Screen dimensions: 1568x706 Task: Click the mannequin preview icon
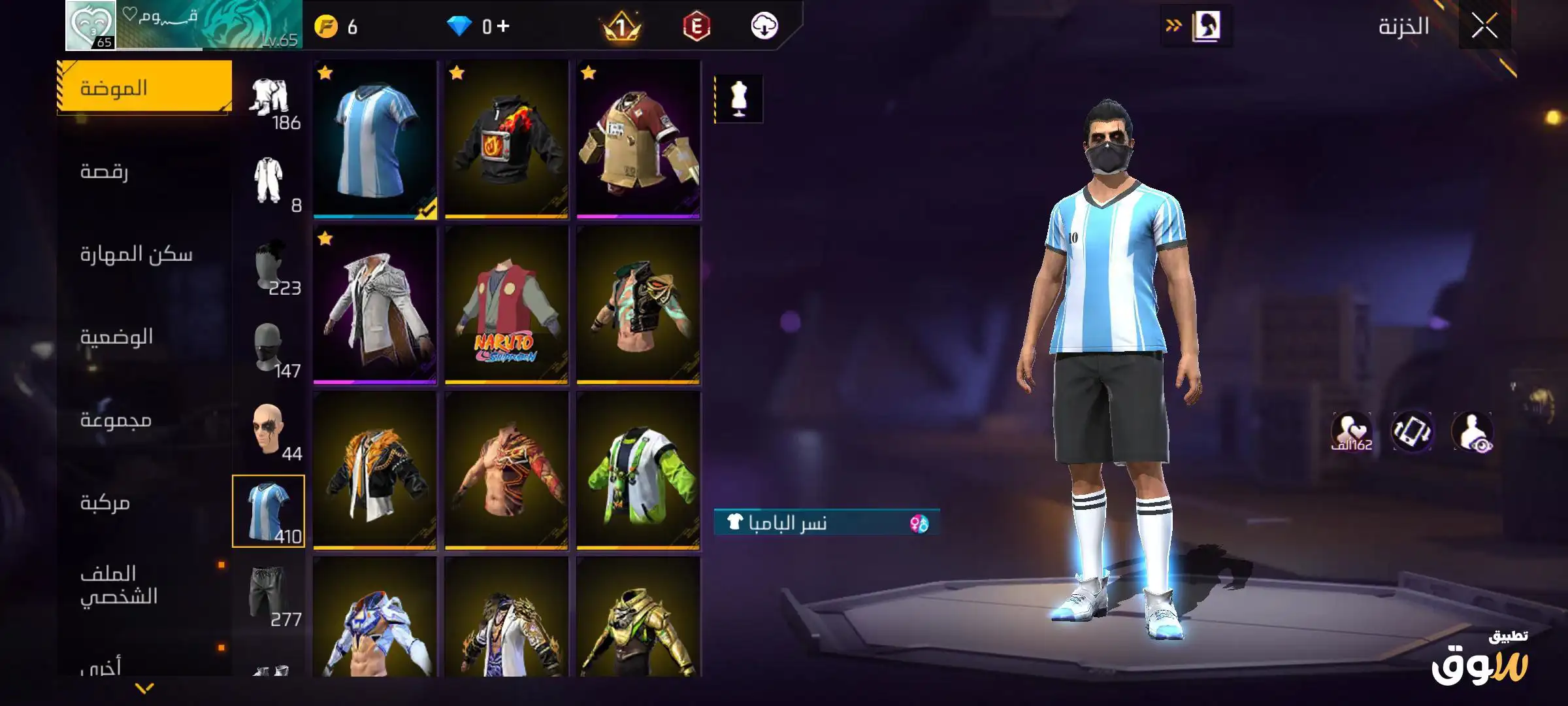(x=739, y=99)
